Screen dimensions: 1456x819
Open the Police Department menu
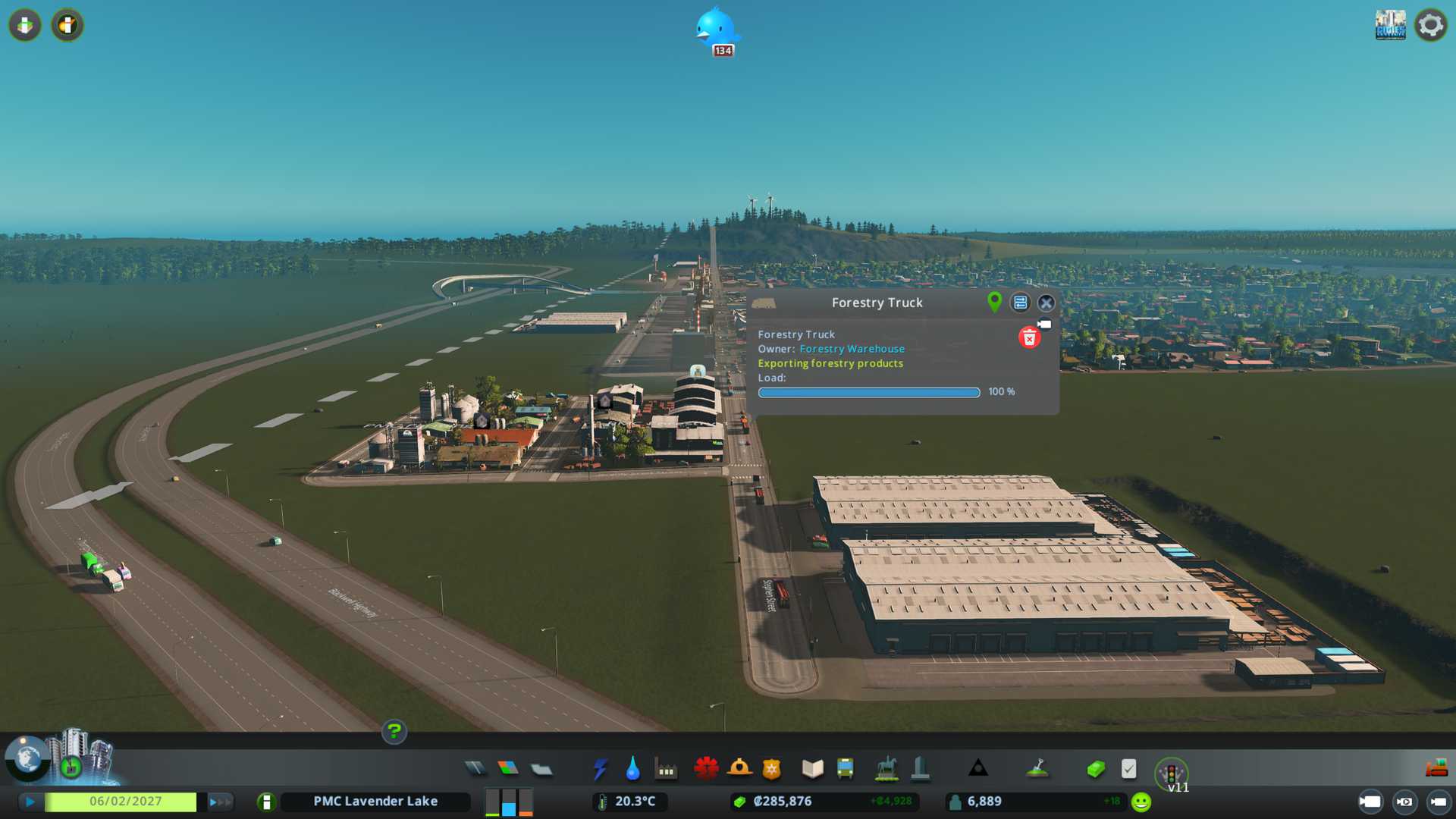[x=772, y=769]
